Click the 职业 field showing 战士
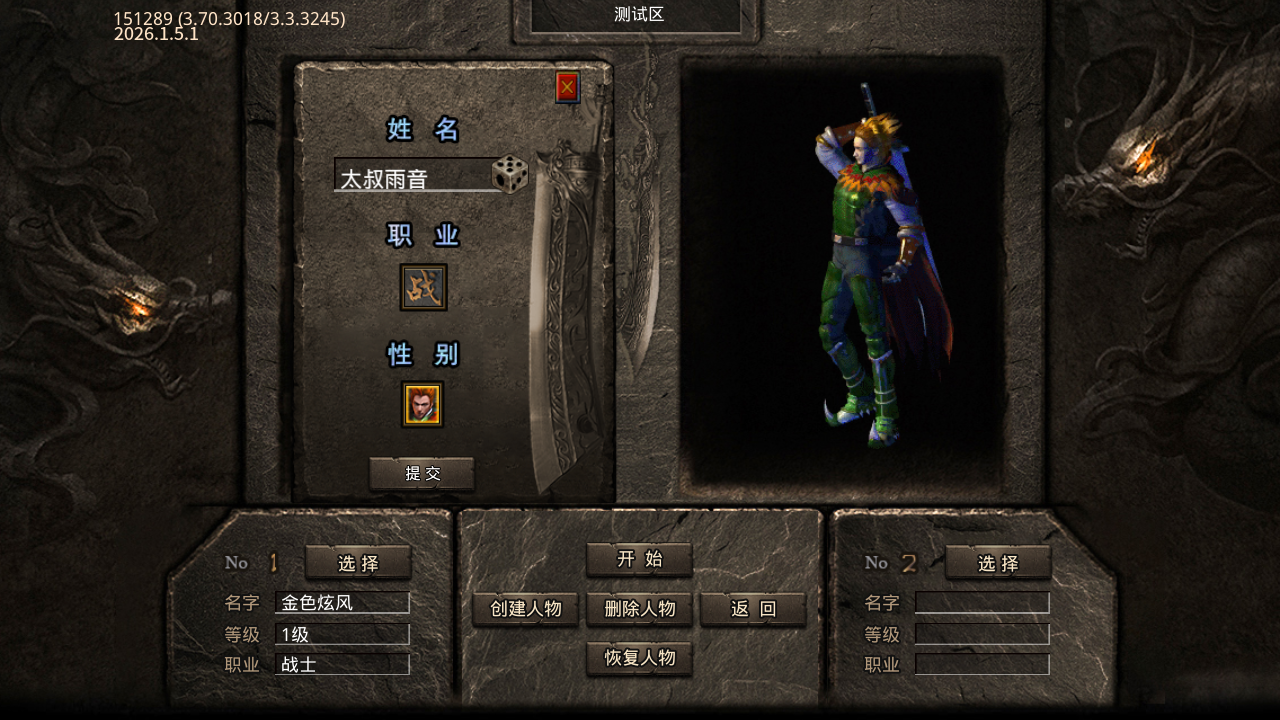The height and width of the screenshot is (720, 1280). point(342,664)
